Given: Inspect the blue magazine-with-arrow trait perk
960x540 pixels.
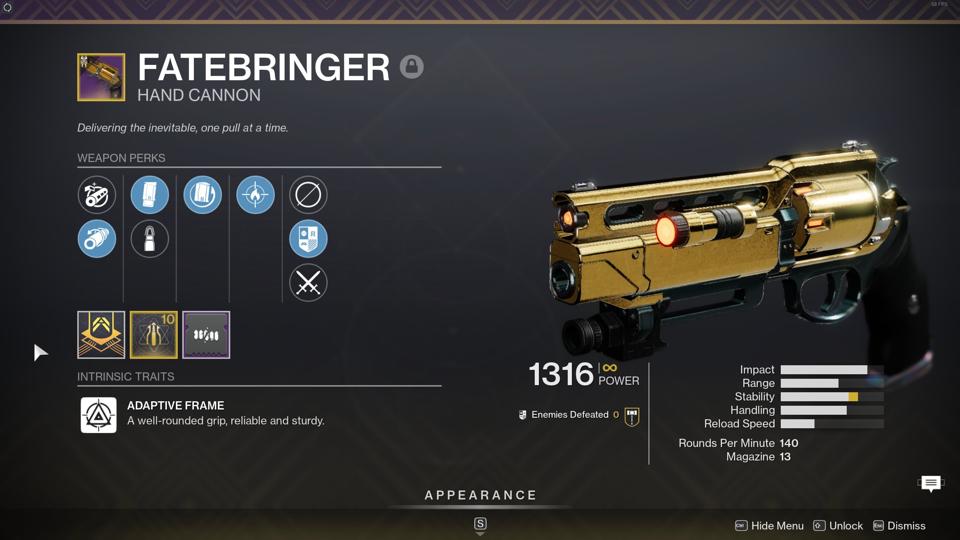Looking at the screenshot, I should tap(202, 195).
